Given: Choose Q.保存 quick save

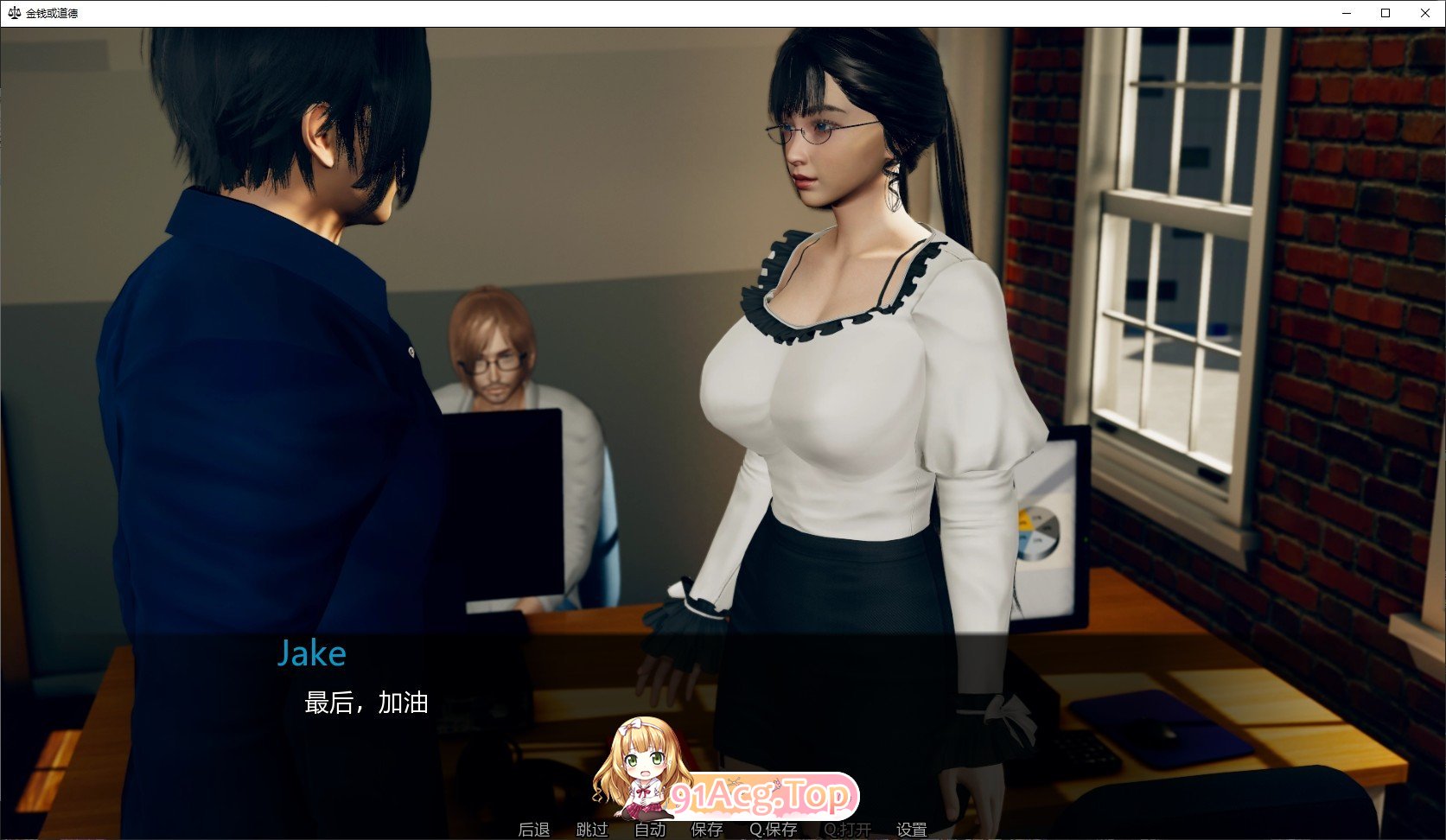Looking at the screenshot, I should tap(774, 830).
